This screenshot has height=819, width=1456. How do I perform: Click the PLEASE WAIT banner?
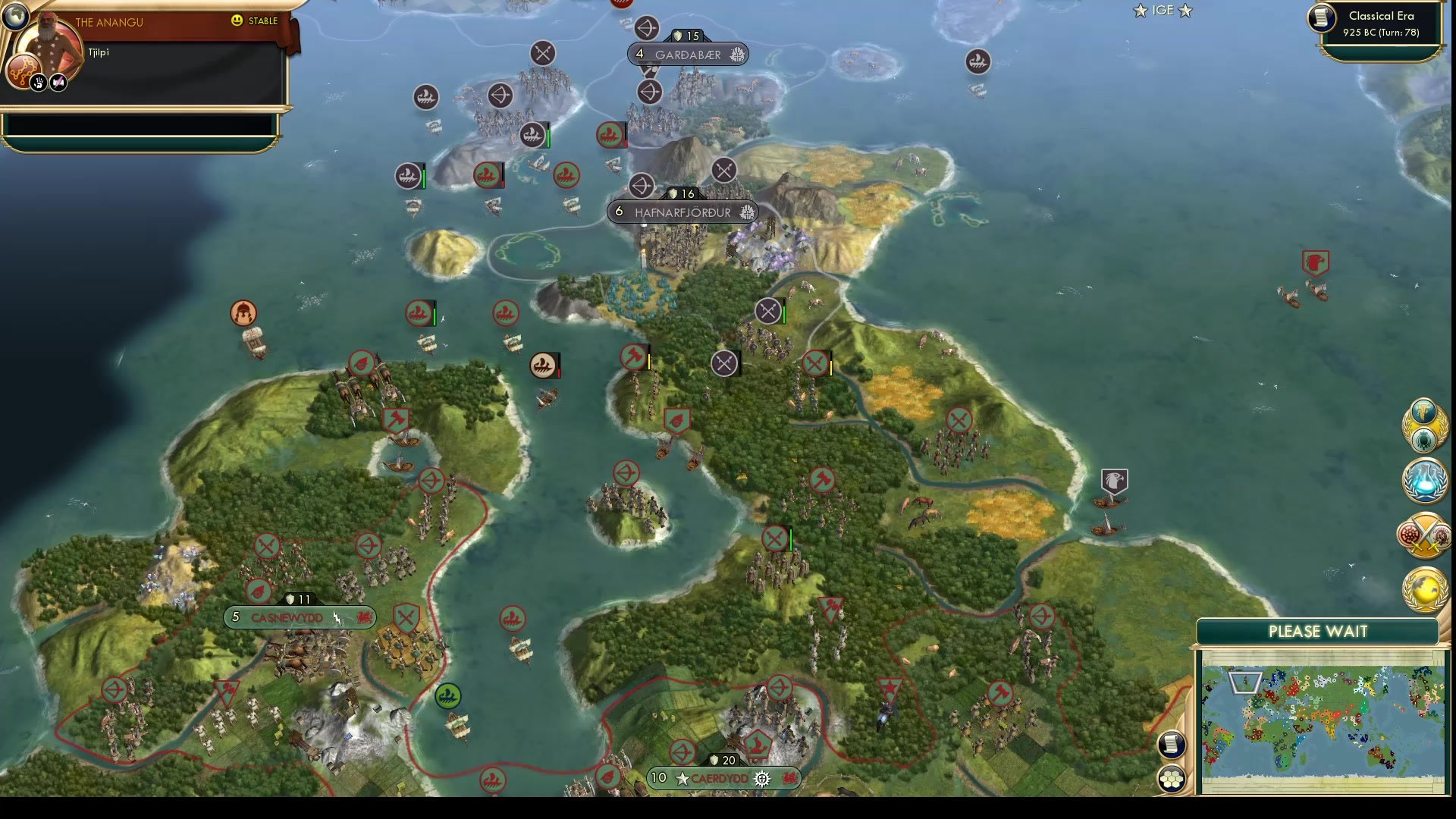pyautogui.click(x=1317, y=631)
